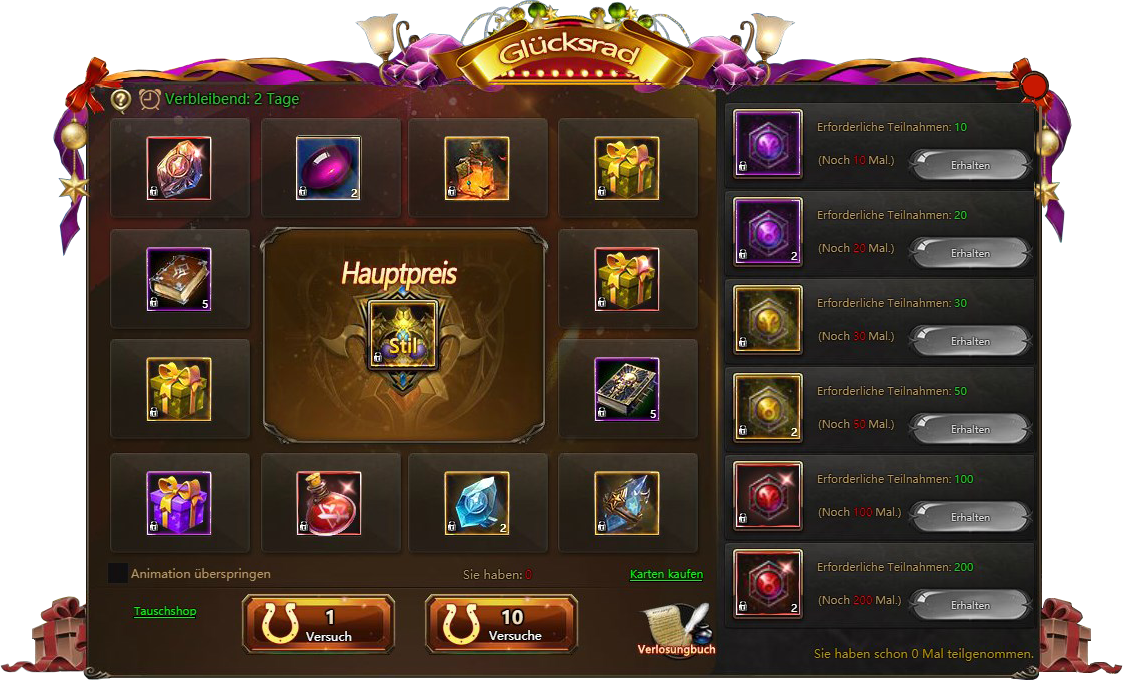Open the Tauschshop link

pos(165,611)
